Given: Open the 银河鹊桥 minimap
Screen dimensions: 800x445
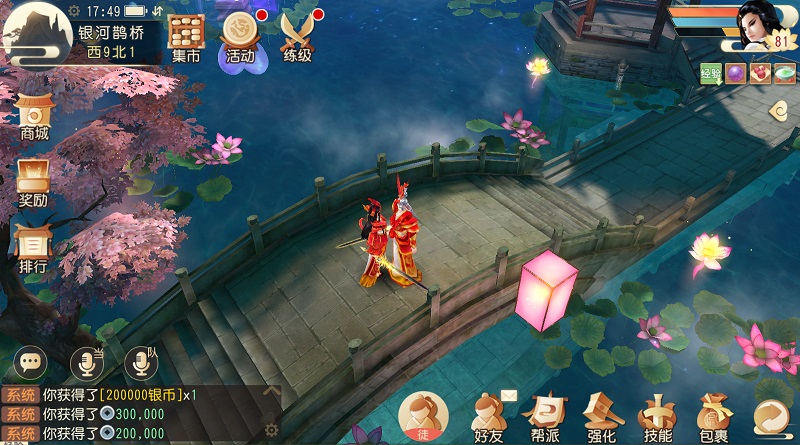Looking at the screenshot, I should [37, 33].
